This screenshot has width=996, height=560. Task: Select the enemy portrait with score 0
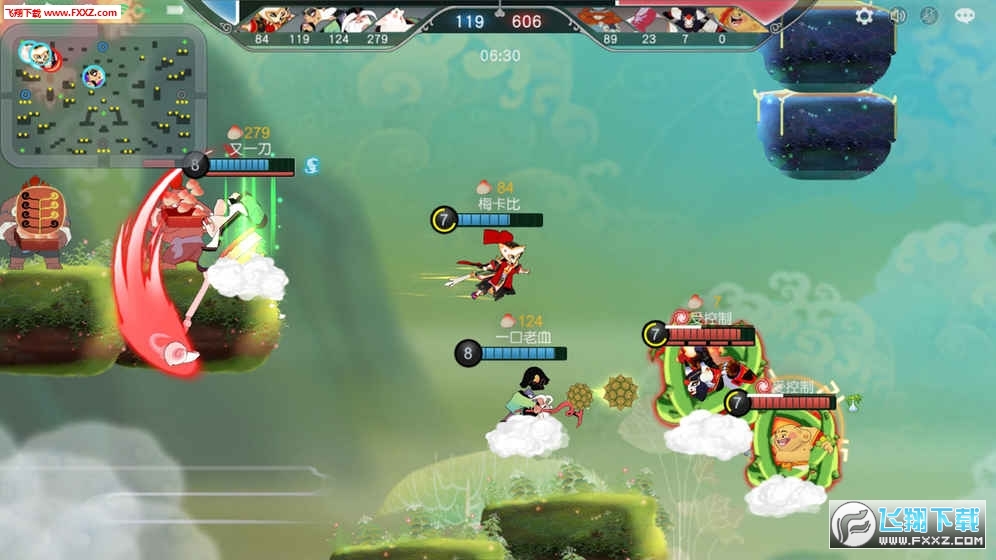[x=722, y=20]
